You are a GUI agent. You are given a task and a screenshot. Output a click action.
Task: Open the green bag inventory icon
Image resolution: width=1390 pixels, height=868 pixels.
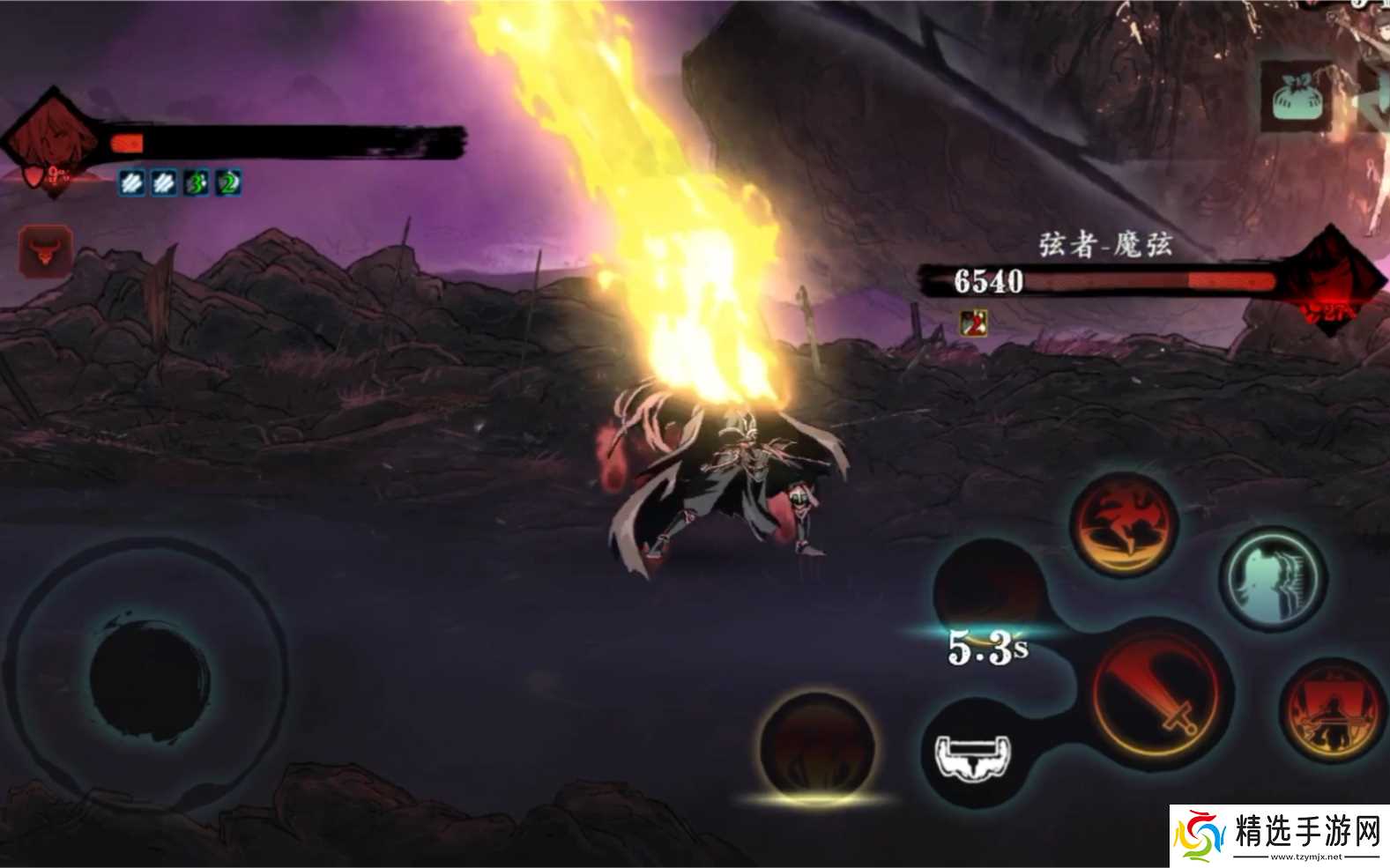[1296, 97]
